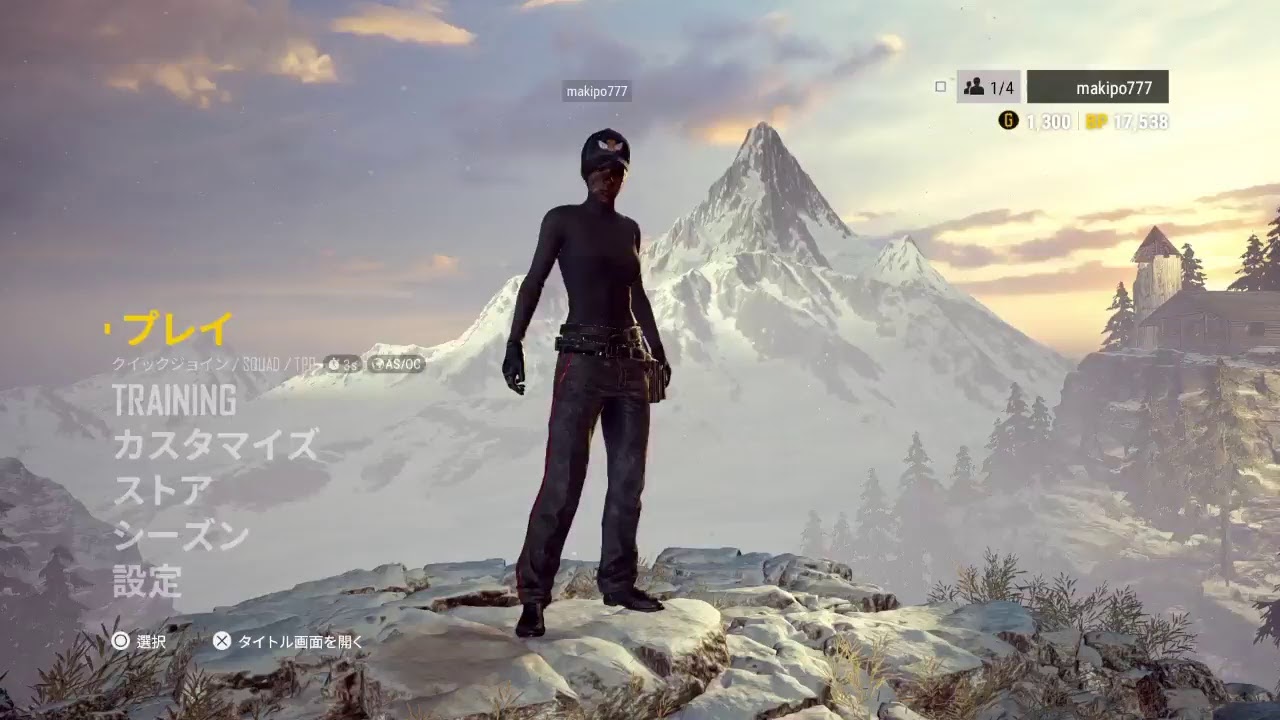This screenshot has width=1280, height=720.
Task: Open the カスタマイズ menu
Action: pyautogui.click(x=215, y=445)
